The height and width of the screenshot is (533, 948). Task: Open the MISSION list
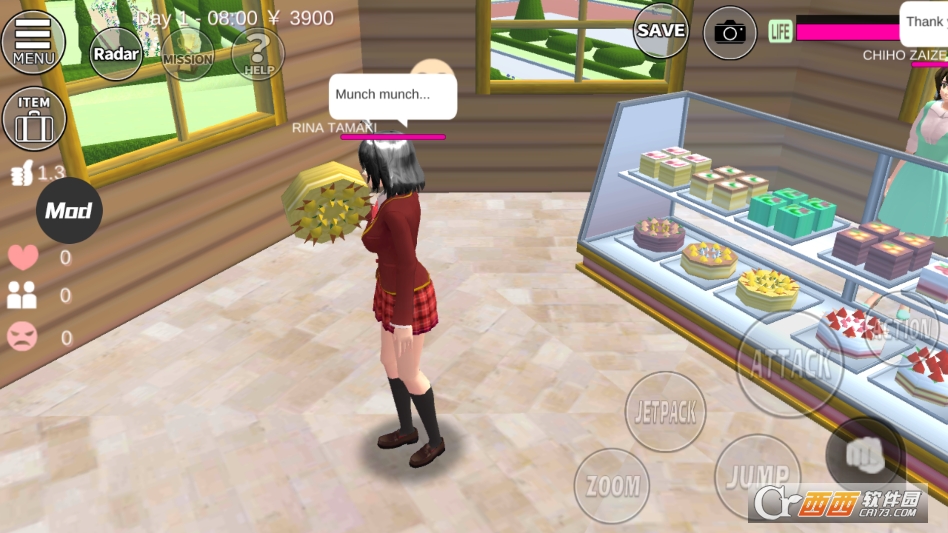(x=188, y=54)
